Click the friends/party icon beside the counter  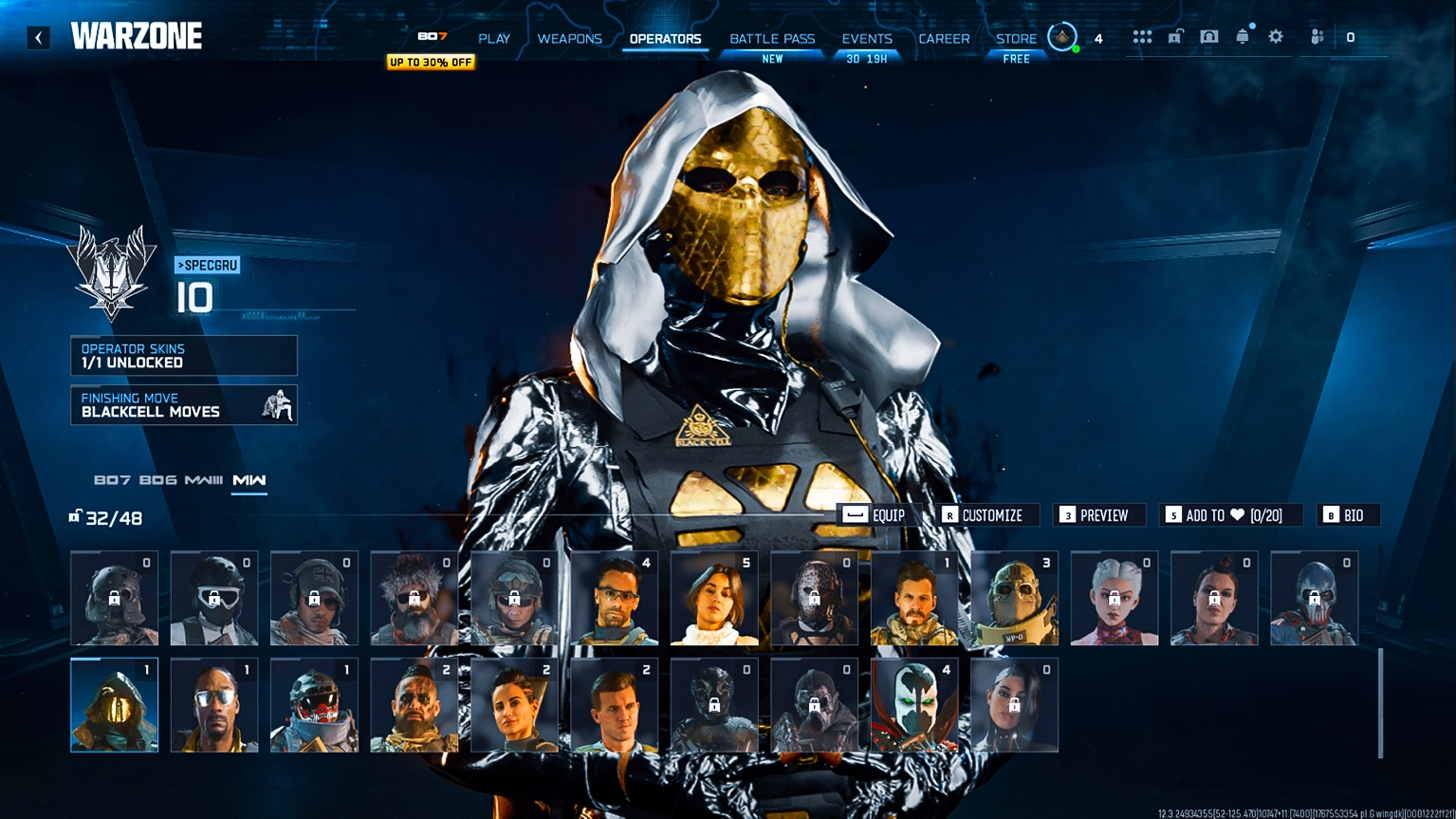[x=1316, y=36]
